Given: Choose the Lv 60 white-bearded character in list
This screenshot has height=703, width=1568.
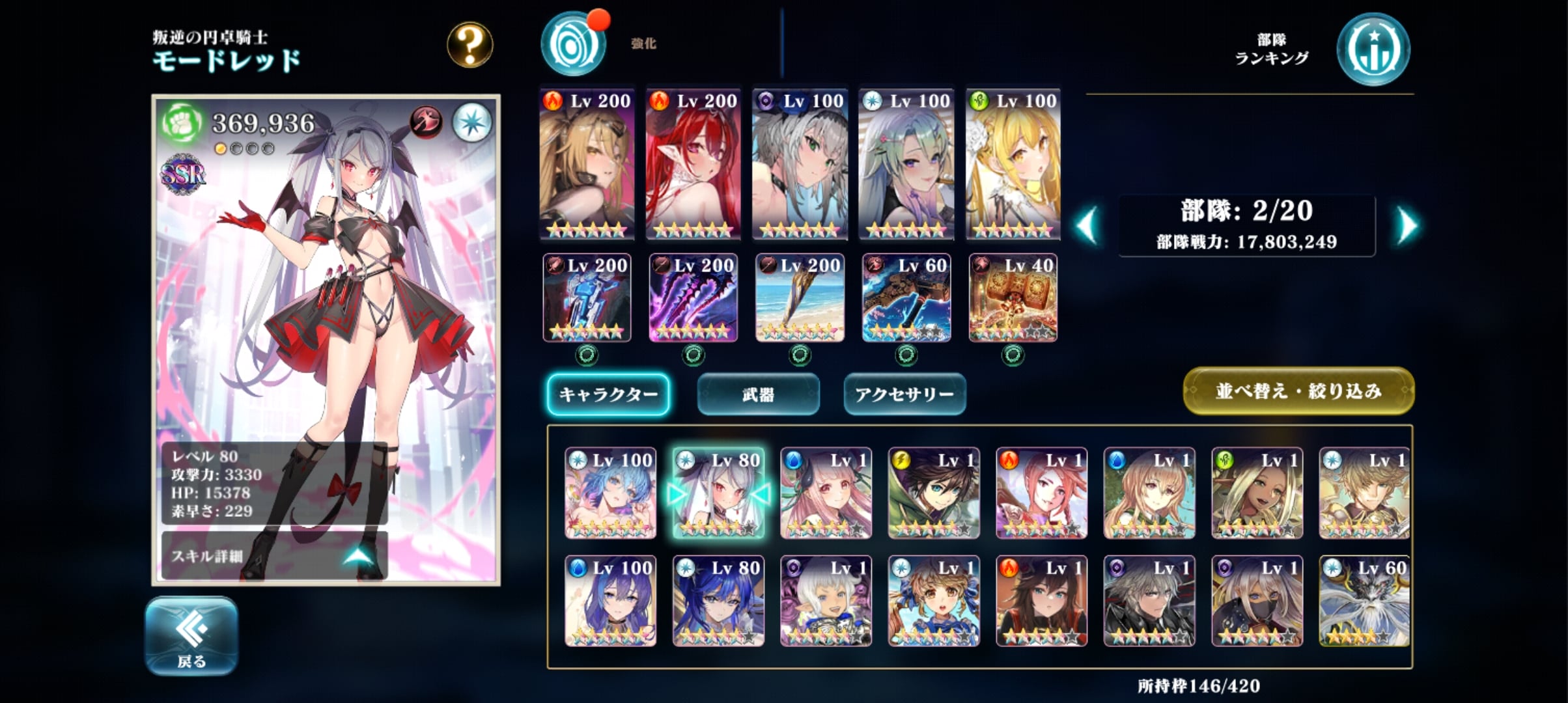Looking at the screenshot, I should point(1364,601).
